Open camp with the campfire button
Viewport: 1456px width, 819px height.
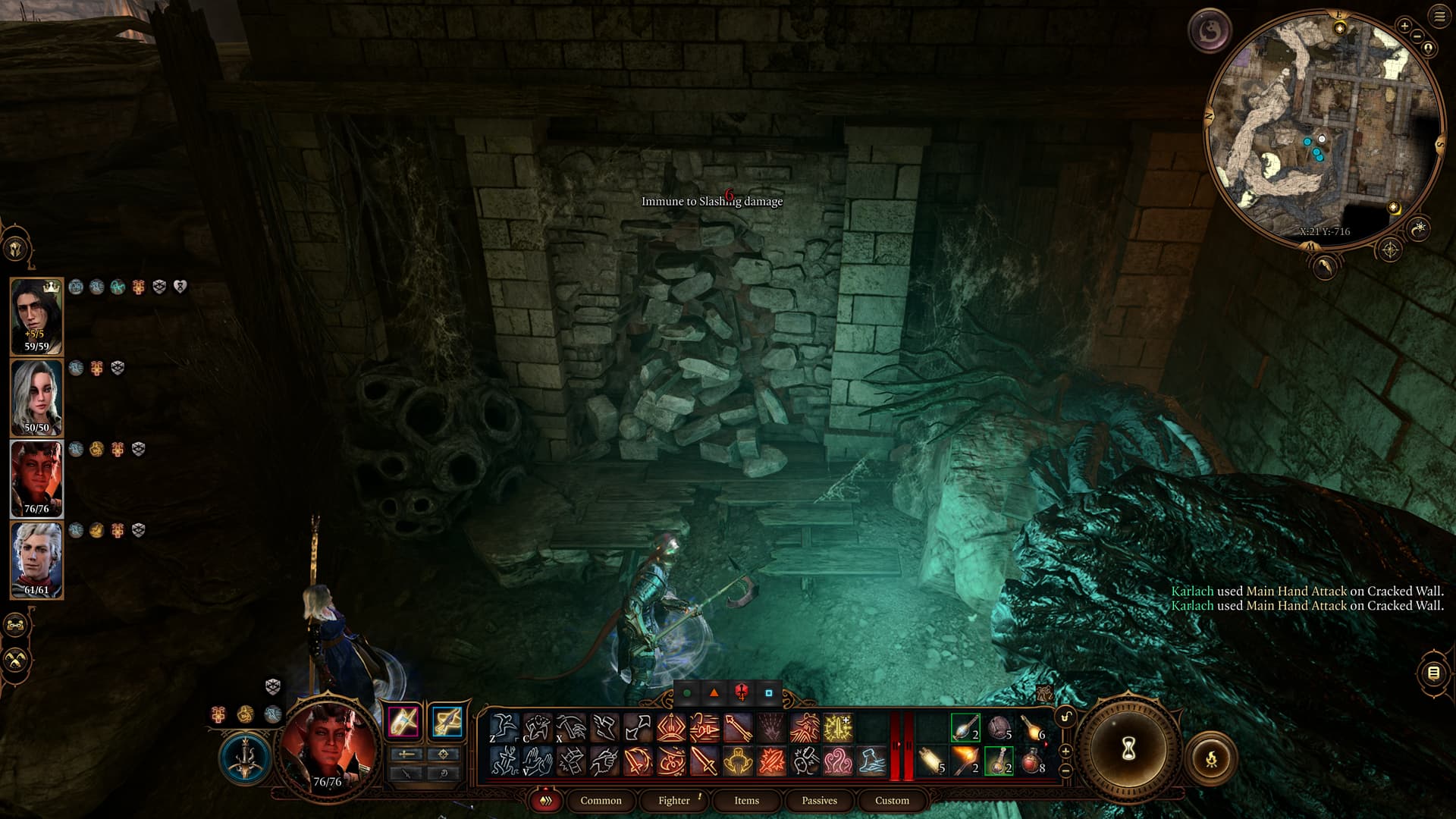click(1211, 757)
